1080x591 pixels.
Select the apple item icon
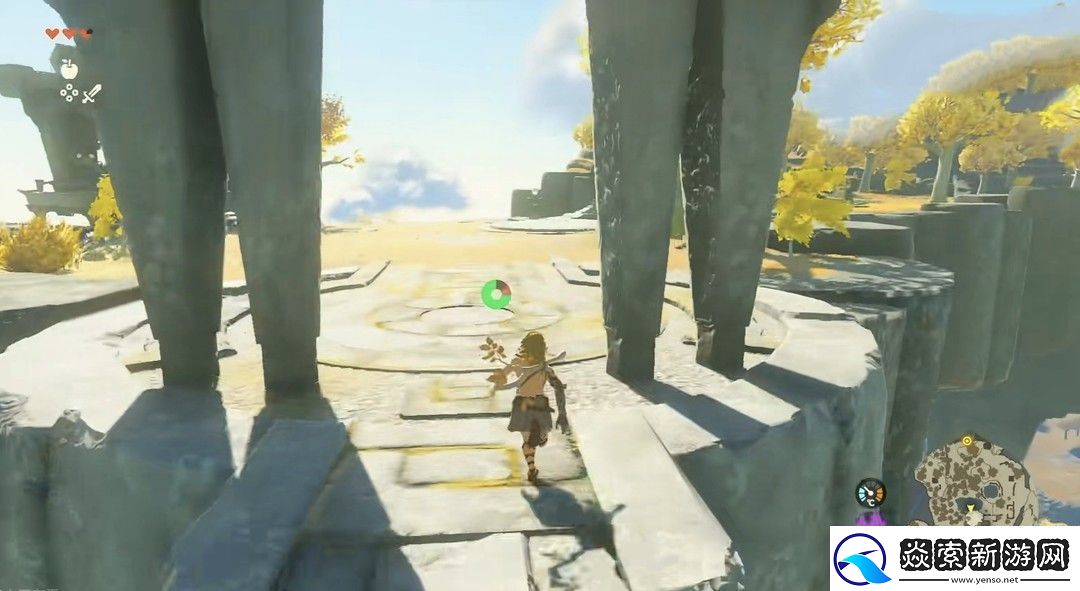click(x=69, y=68)
